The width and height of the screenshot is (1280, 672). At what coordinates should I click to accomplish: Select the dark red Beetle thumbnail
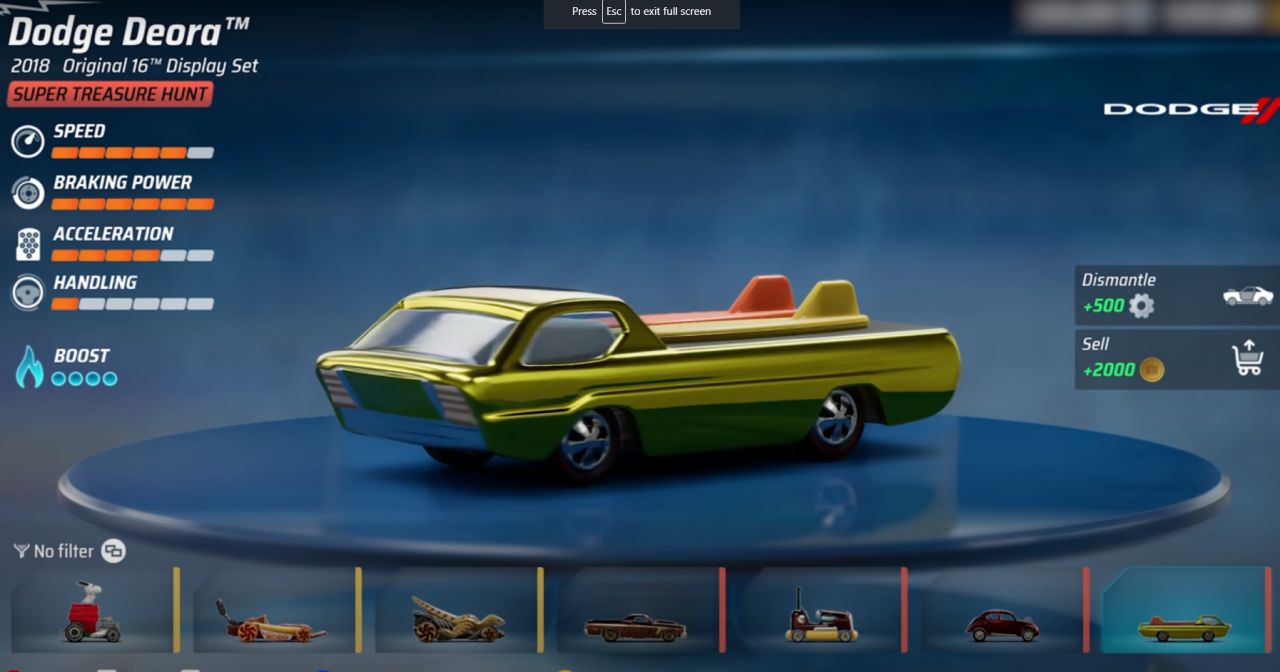pos(1002,612)
